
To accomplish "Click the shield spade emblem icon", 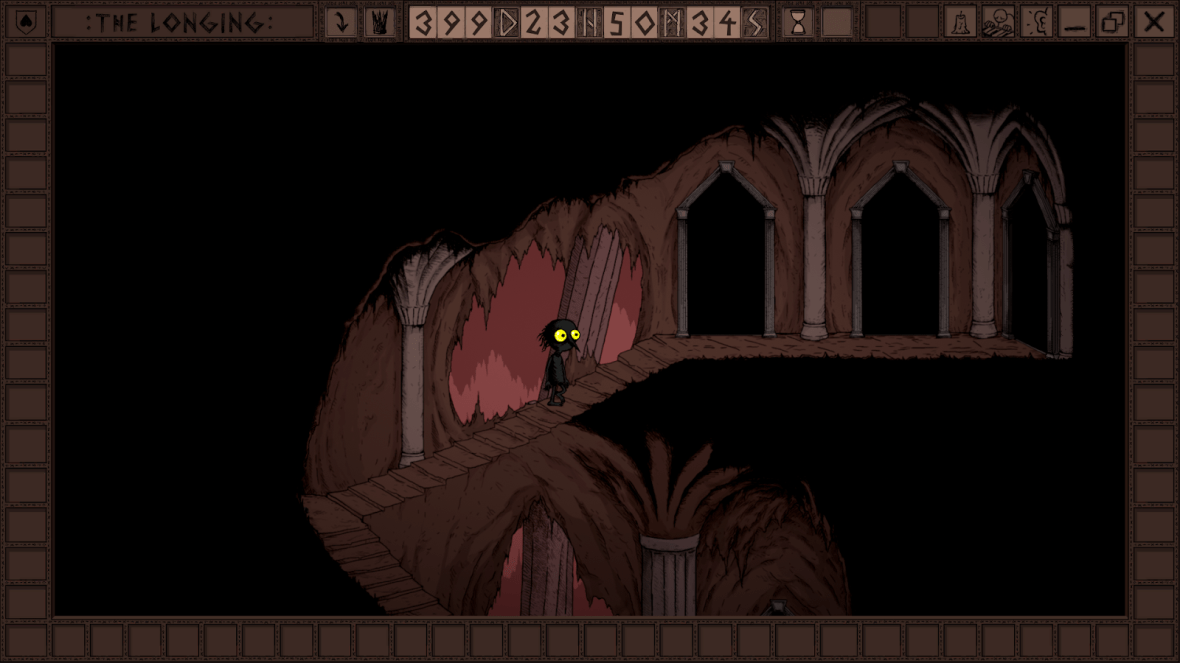I will [26, 22].
